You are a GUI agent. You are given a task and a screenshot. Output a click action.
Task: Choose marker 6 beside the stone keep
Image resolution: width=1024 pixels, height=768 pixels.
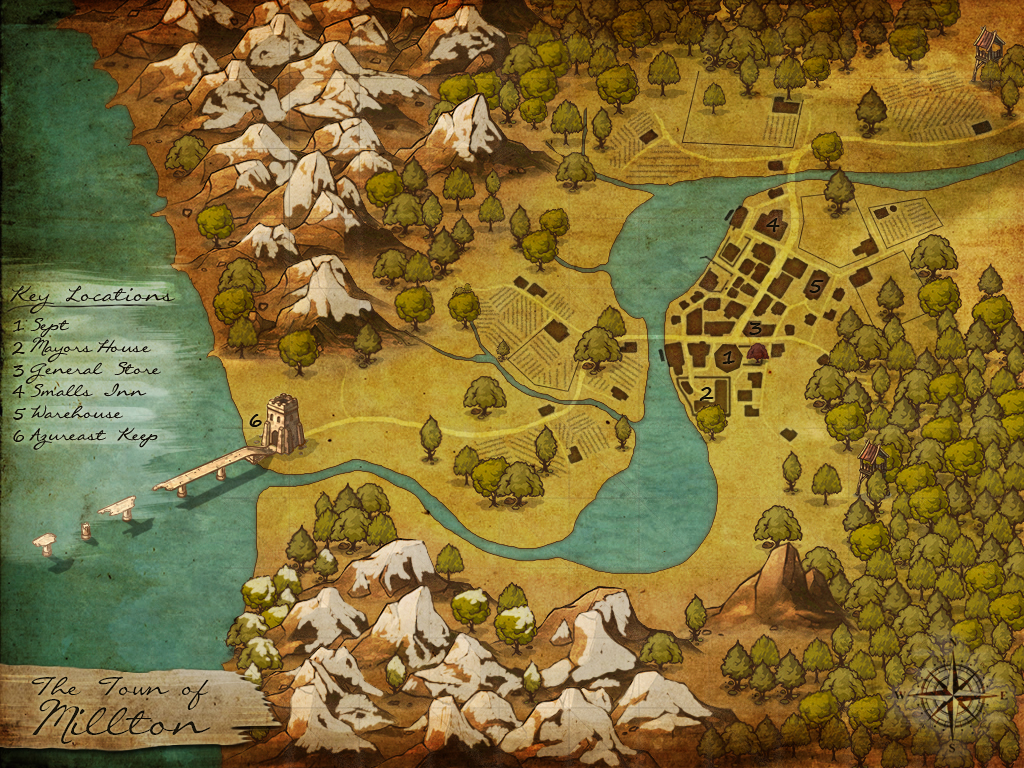(255, 421)
